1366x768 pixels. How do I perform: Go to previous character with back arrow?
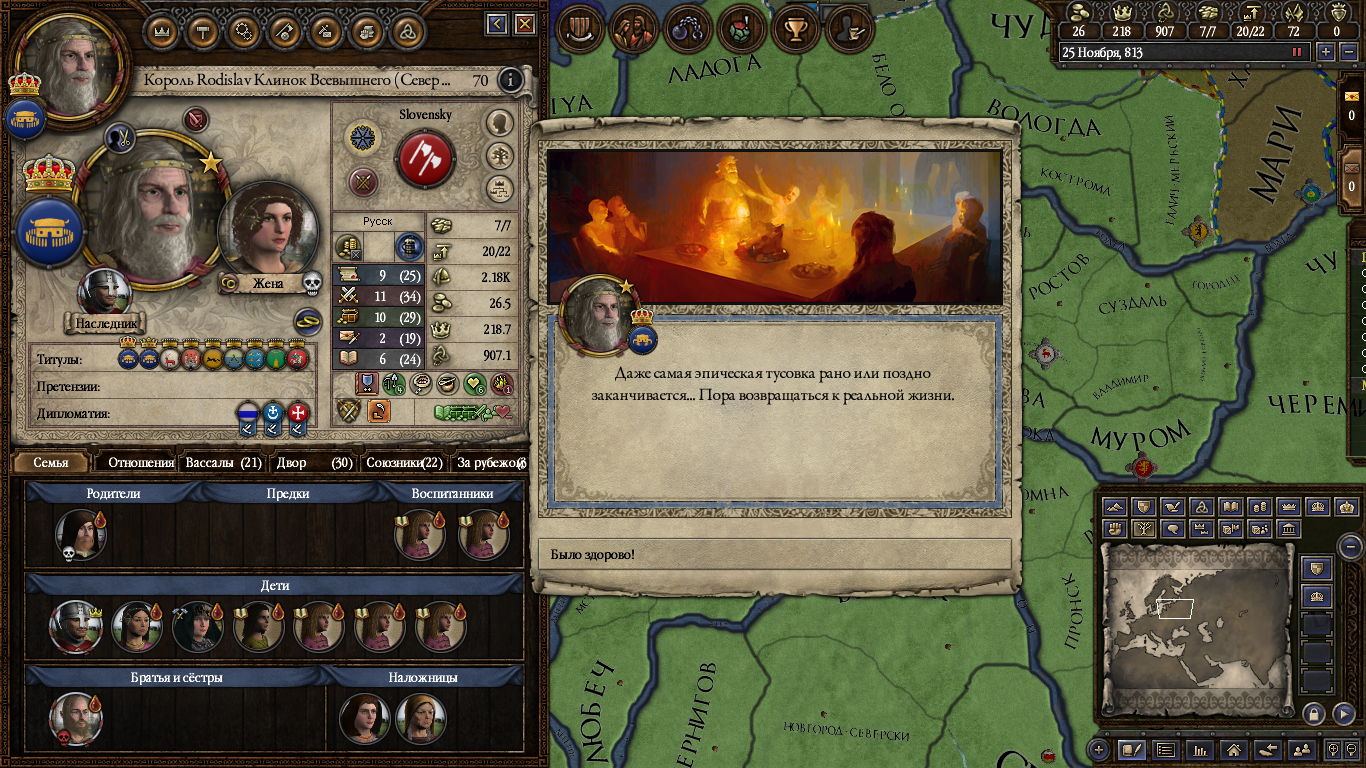click(496, 24)
